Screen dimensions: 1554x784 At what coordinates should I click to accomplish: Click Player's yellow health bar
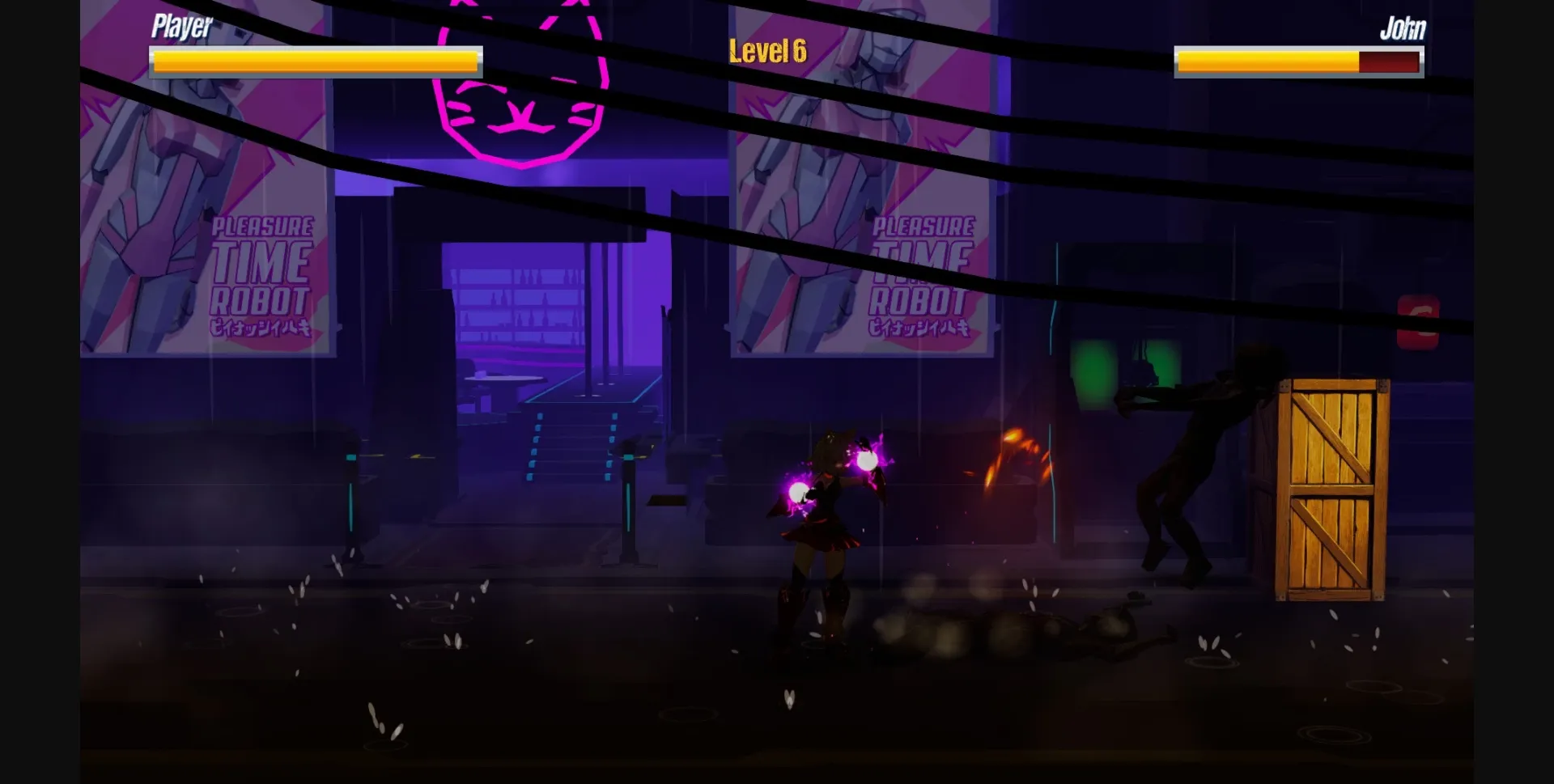[x=316, y=61]
